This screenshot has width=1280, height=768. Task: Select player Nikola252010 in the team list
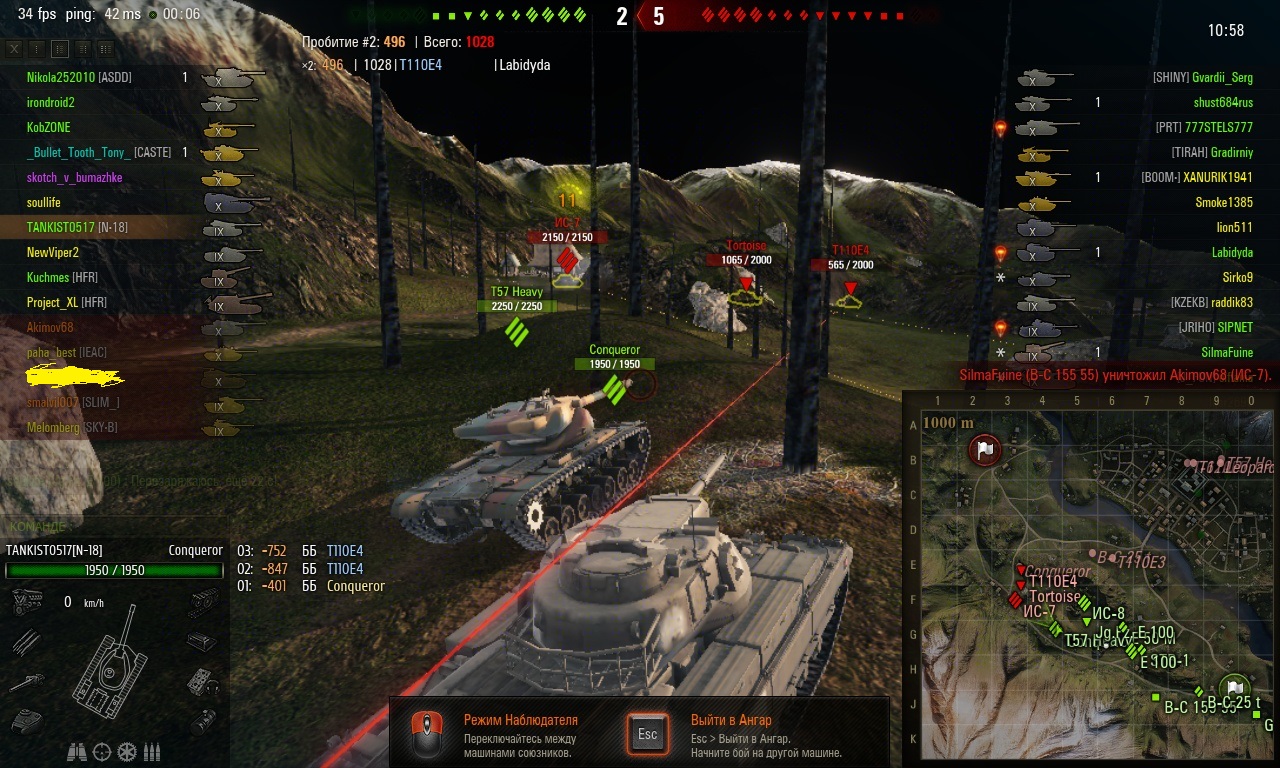point(61,77)
